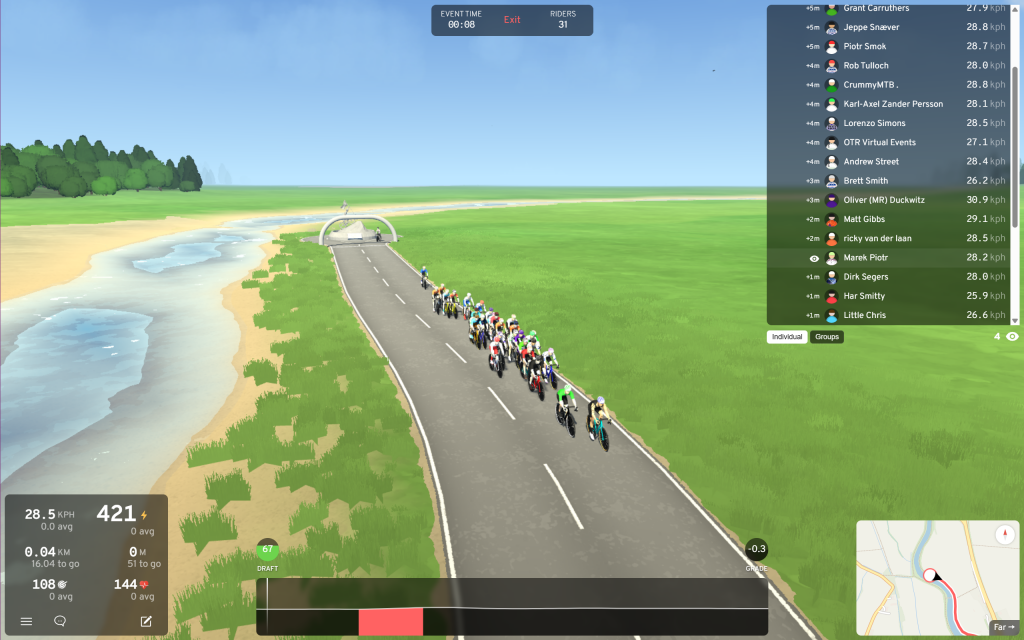1024x640 pixels.
Task: Click the rider list scroll-down arrow
Action: [x=1015, y=321]
